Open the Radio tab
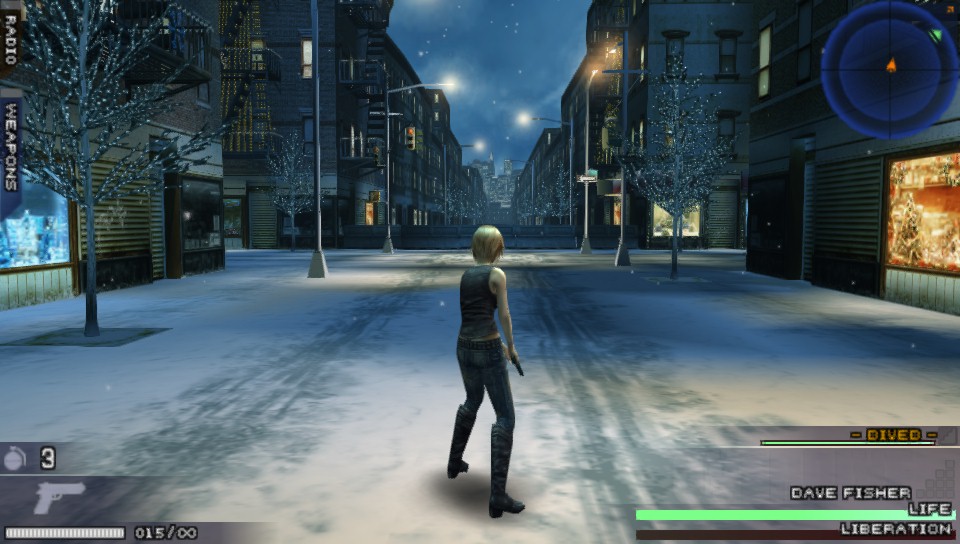 (x=11, y=37)
